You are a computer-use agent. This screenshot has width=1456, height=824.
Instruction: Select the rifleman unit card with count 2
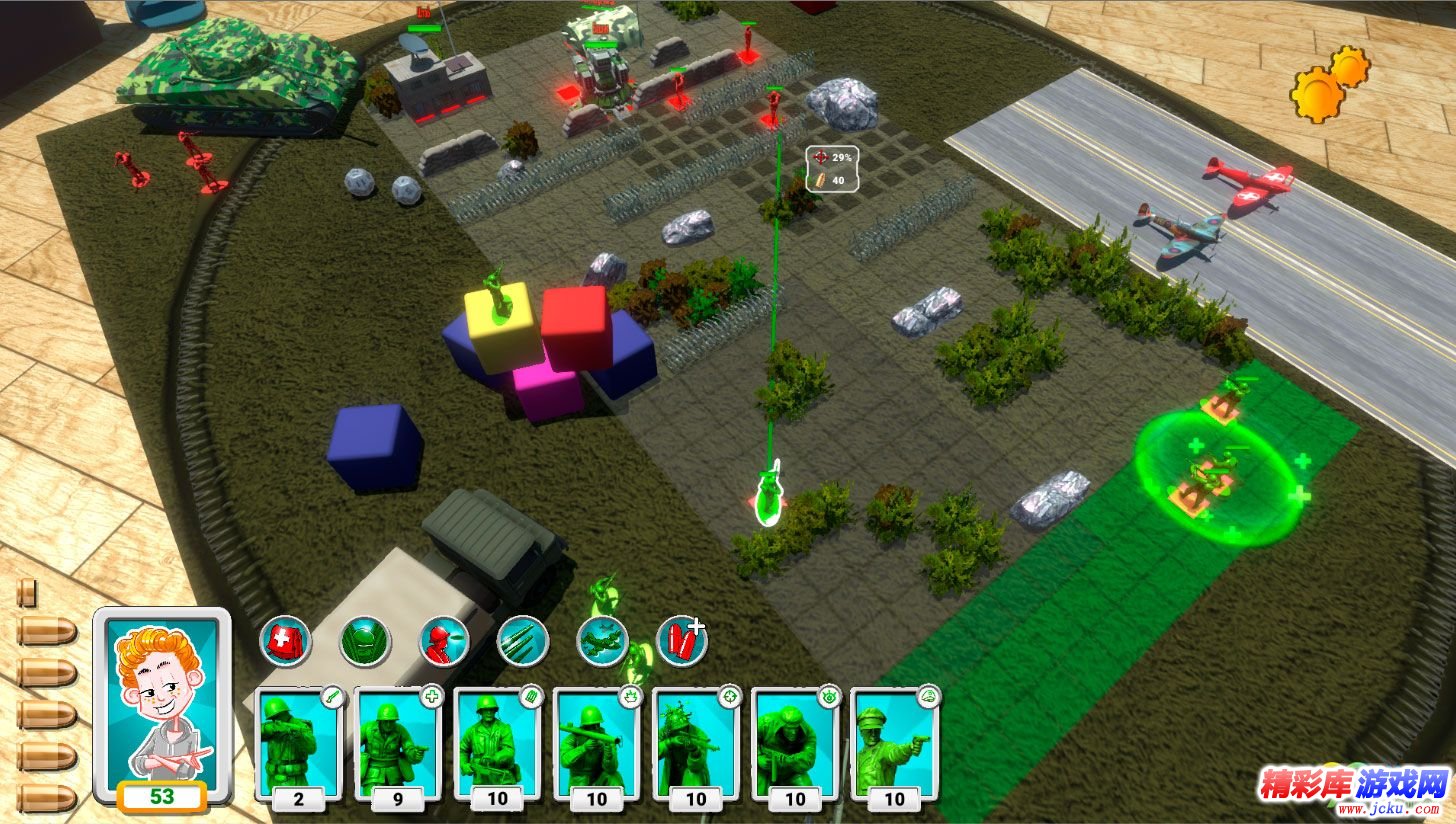point(298,745)
